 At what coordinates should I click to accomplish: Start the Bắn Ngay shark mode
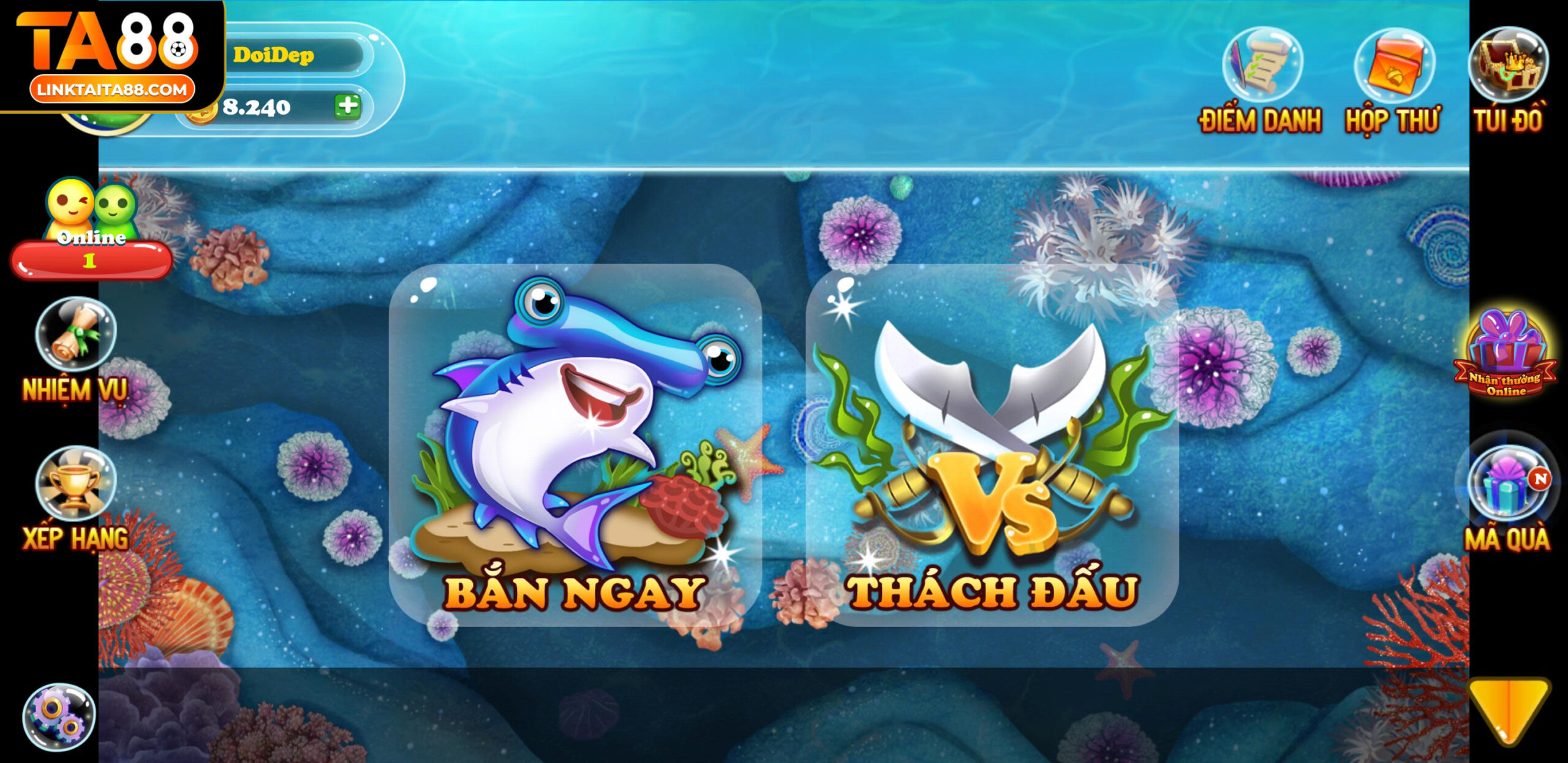coord(575,444)
